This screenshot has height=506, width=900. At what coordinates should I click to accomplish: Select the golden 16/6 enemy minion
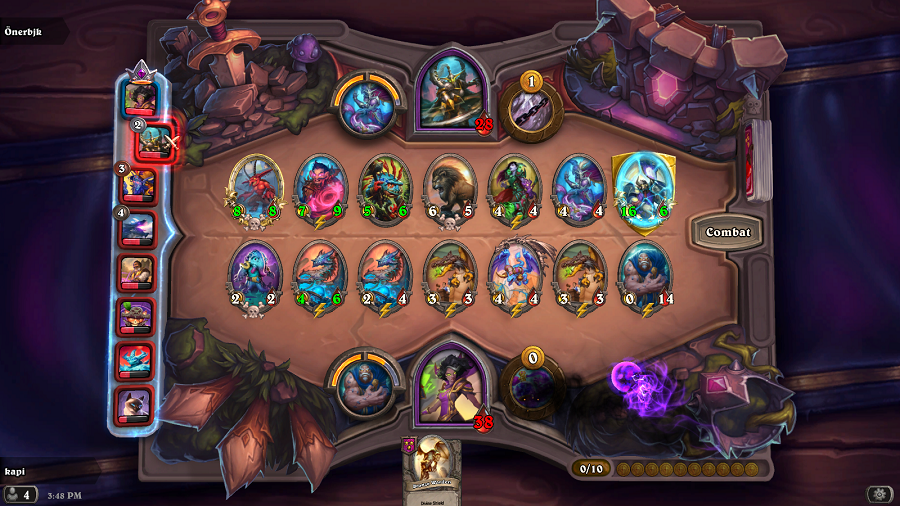click(643, 187)
